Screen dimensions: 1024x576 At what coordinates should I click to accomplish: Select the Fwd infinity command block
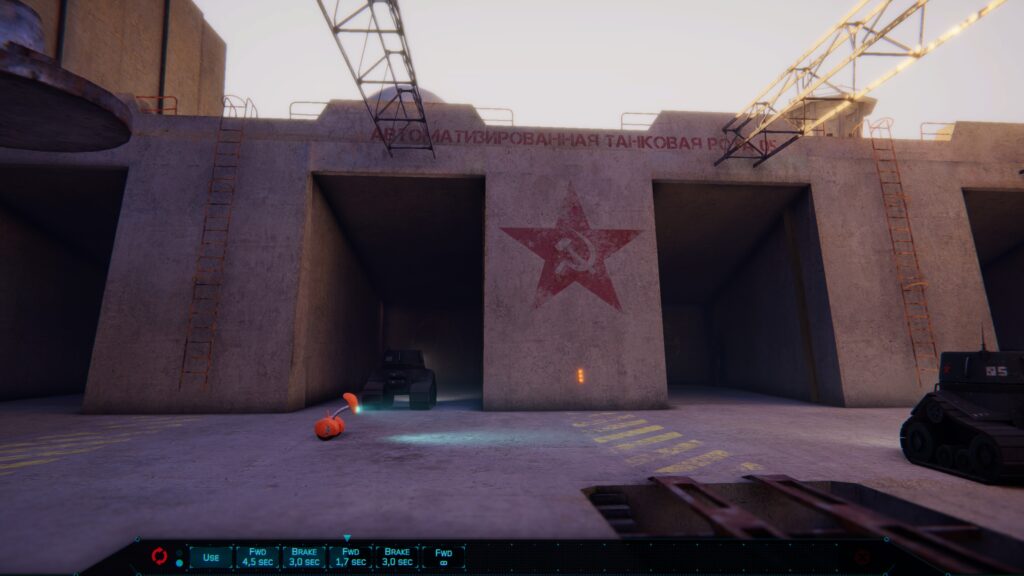(x=442, y=557)
